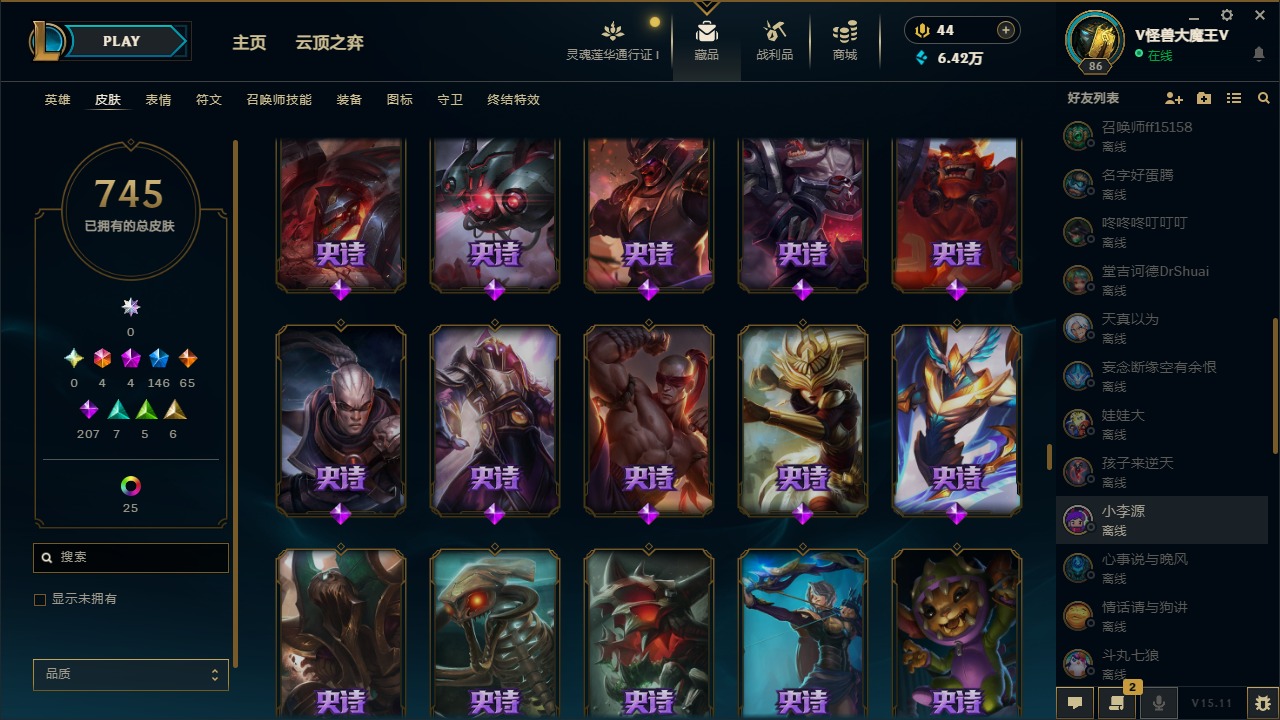This screenshot has width=1280, height=720.
Task: Toggle the 显示未拥有 checkbox
Action: (40, 599)
